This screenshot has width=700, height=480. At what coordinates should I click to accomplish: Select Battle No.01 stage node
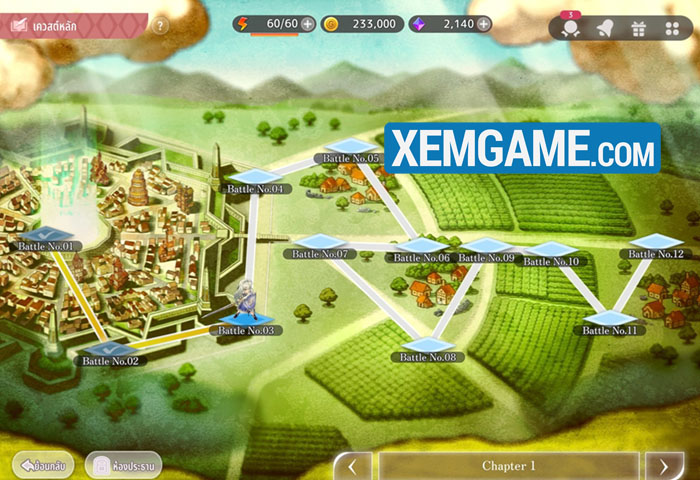[46, 237]
